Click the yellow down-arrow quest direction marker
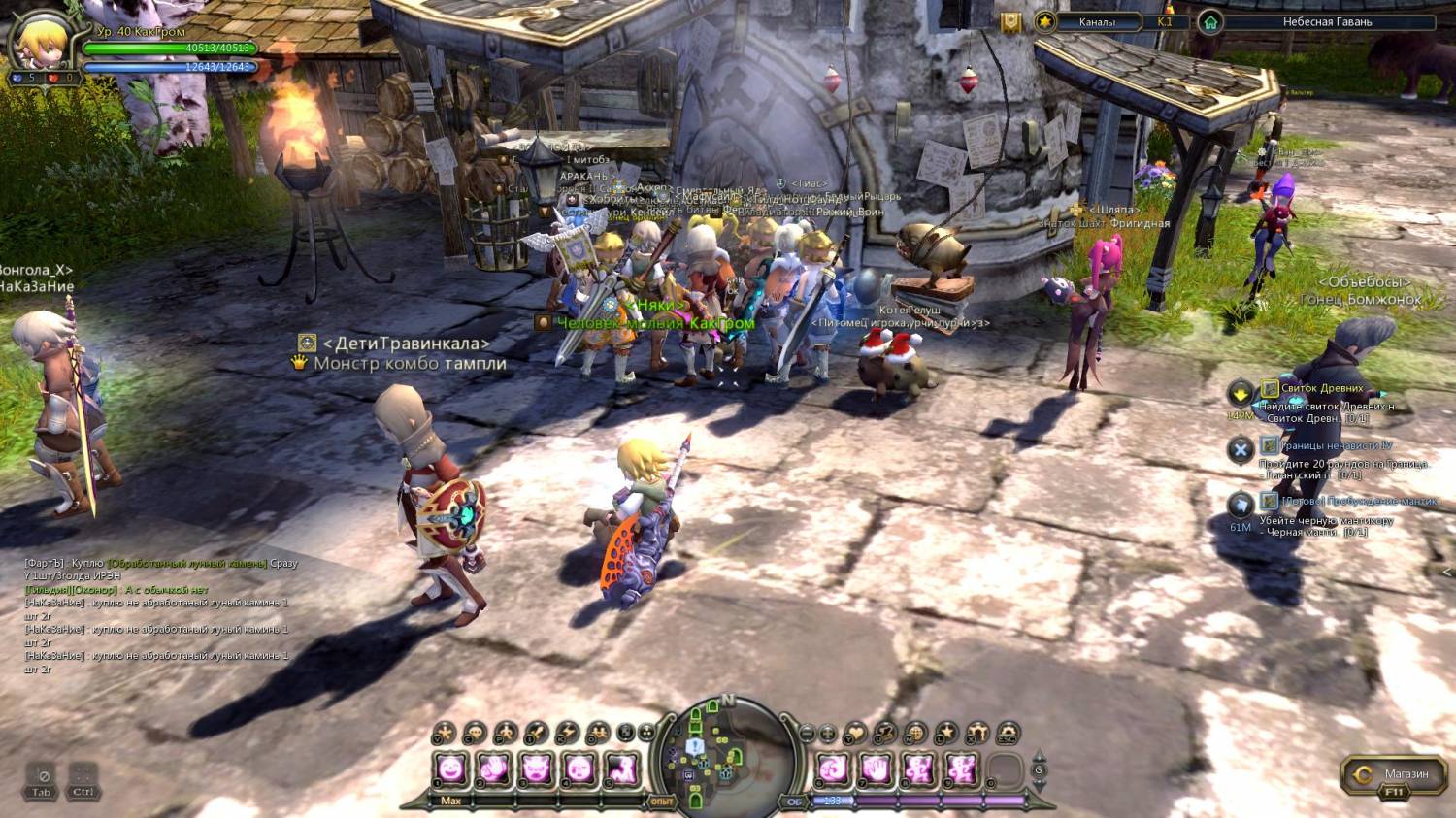 [1241, 393]
